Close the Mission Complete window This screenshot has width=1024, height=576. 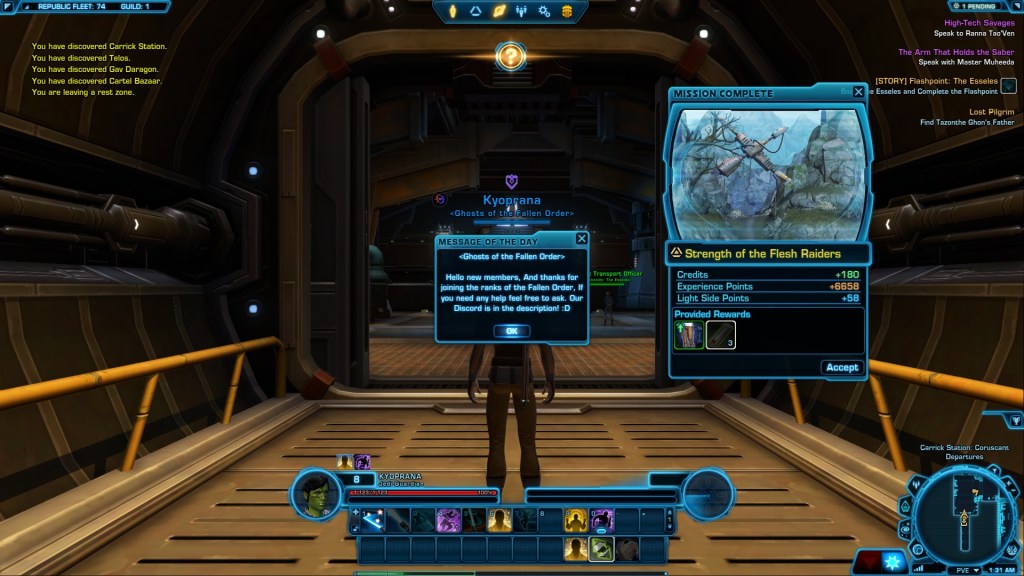click(858, 93)
